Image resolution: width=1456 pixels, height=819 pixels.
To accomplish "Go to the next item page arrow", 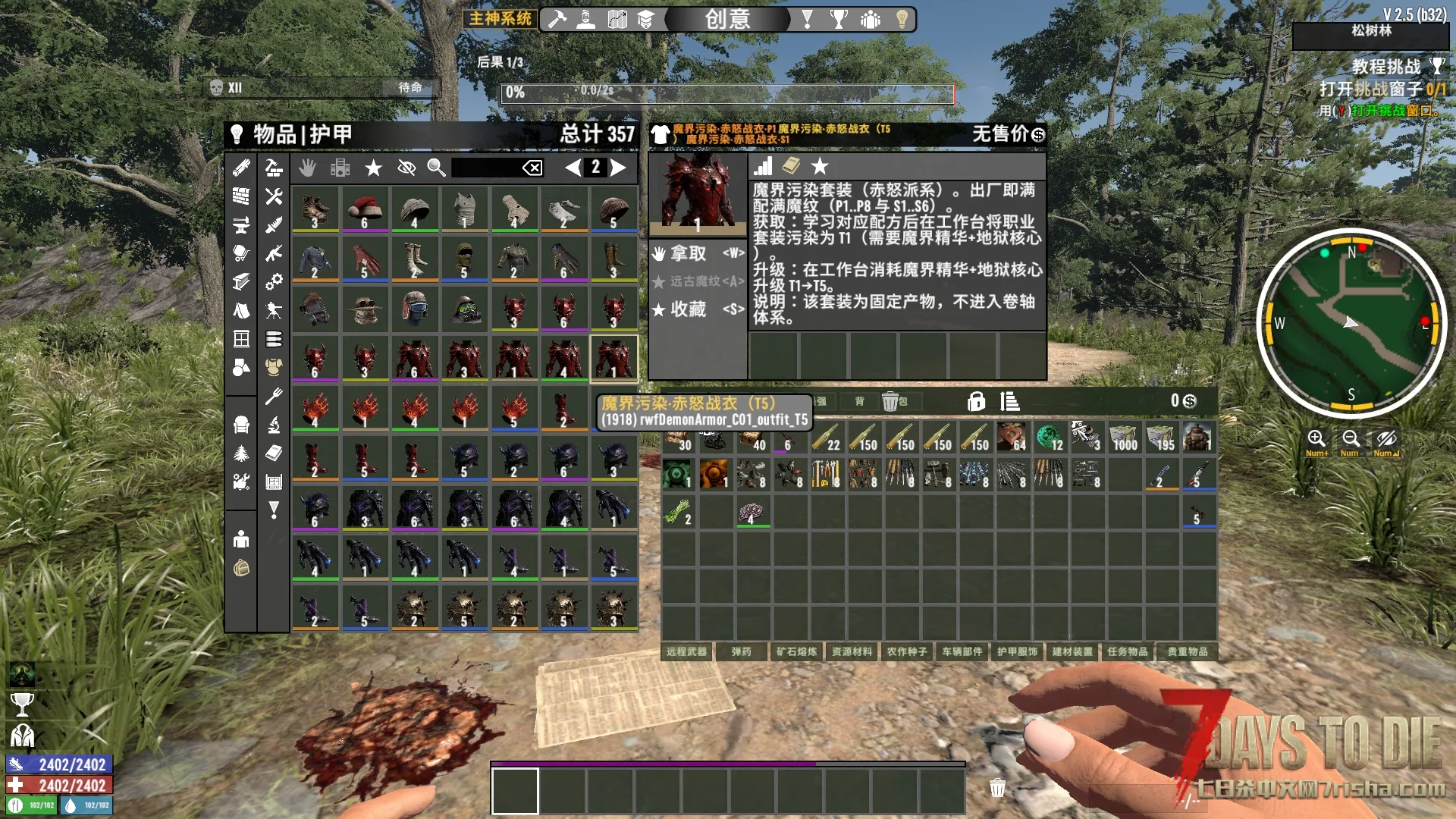I will (619, 168).
